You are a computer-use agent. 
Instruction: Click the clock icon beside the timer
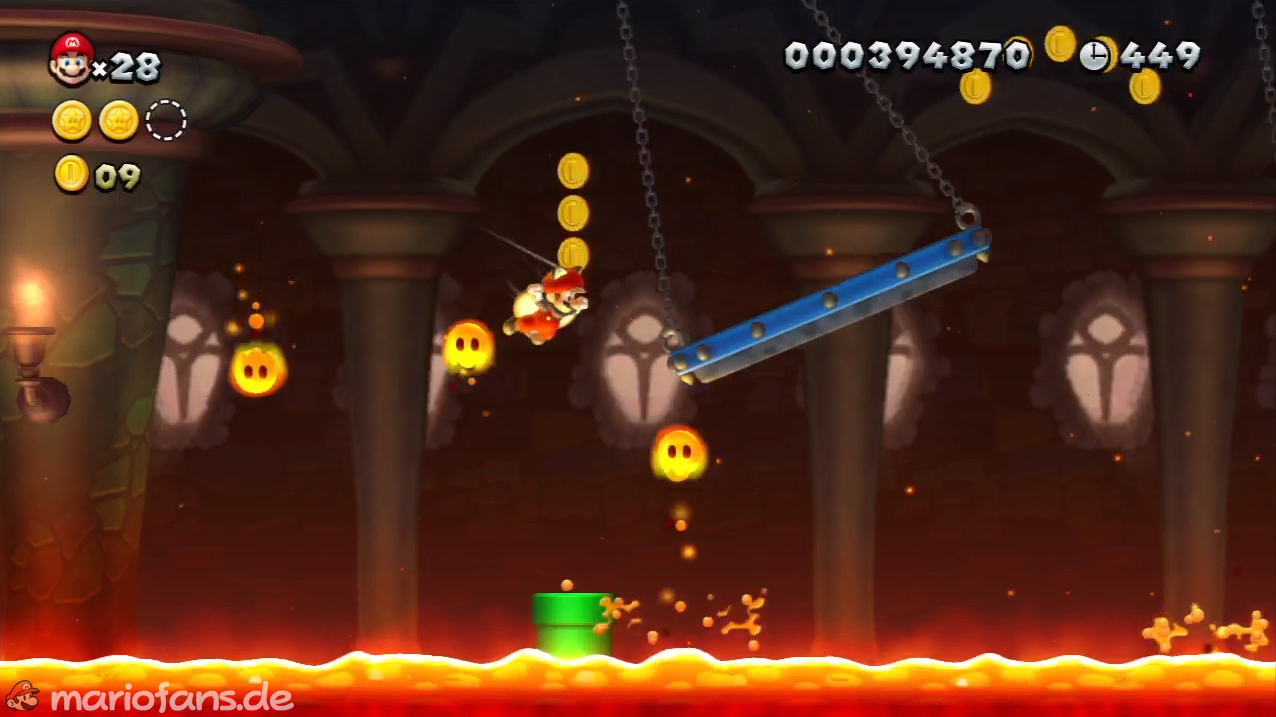[1094, 55]
